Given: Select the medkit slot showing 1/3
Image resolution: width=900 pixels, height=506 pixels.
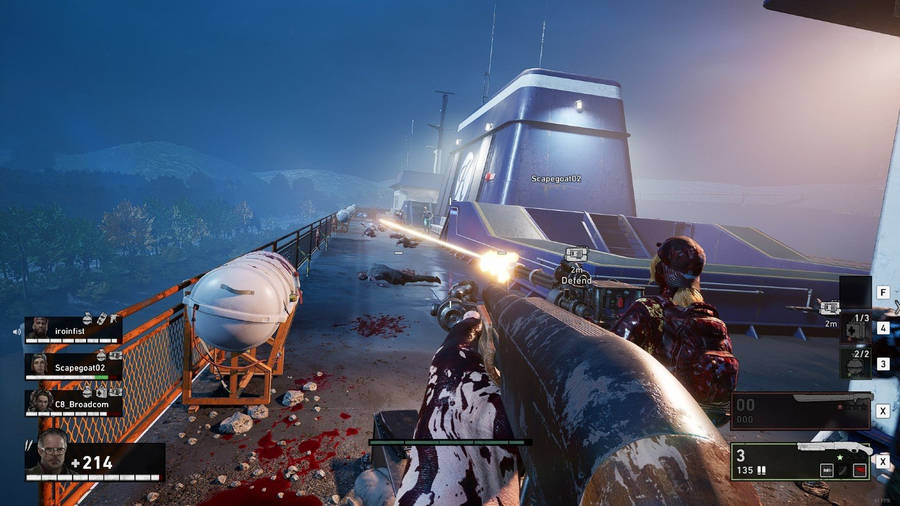Looking at the screenshot, I should 855,327.
